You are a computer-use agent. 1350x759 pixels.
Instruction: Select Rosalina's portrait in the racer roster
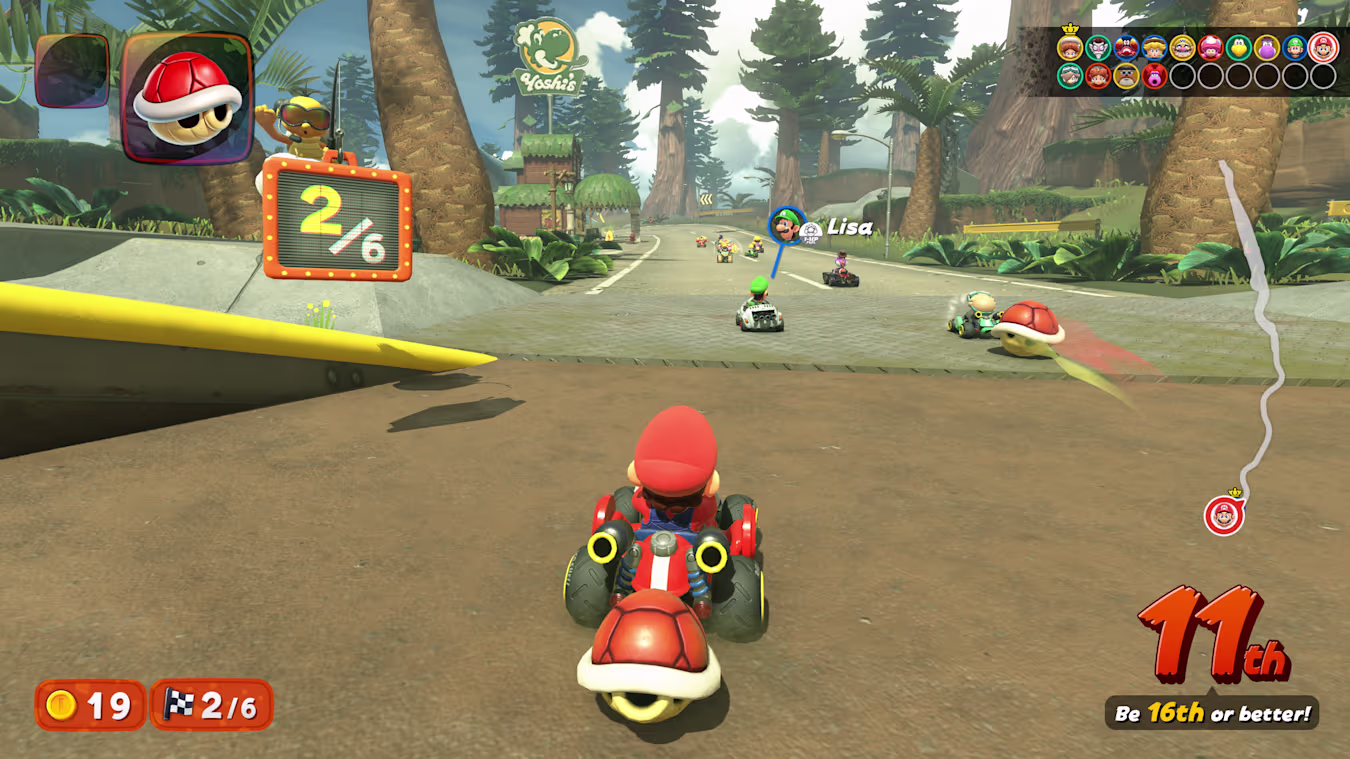pos(1069,76)
